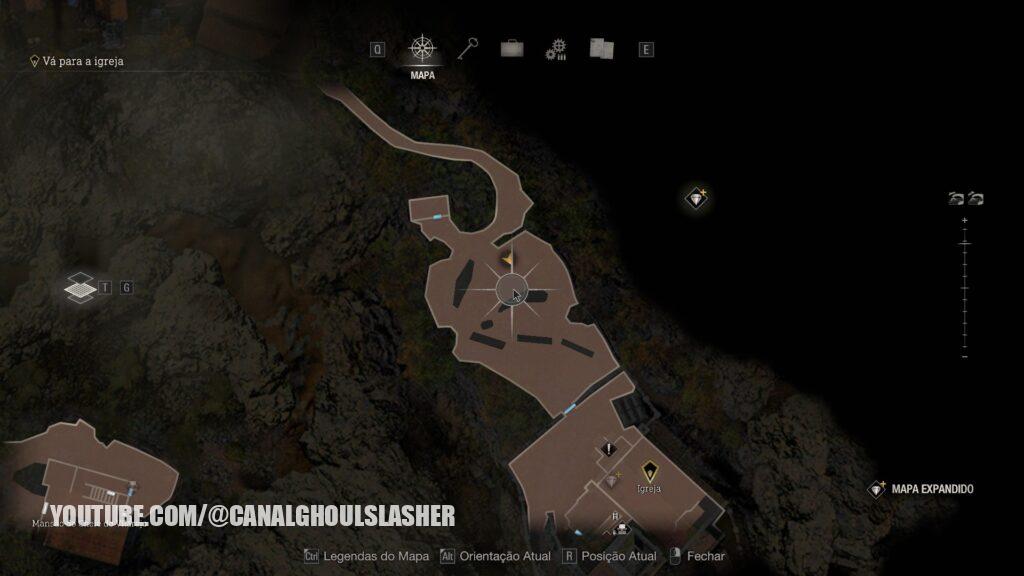
Task: Click the map zoom slider's minus end
Action: point(964,356)
